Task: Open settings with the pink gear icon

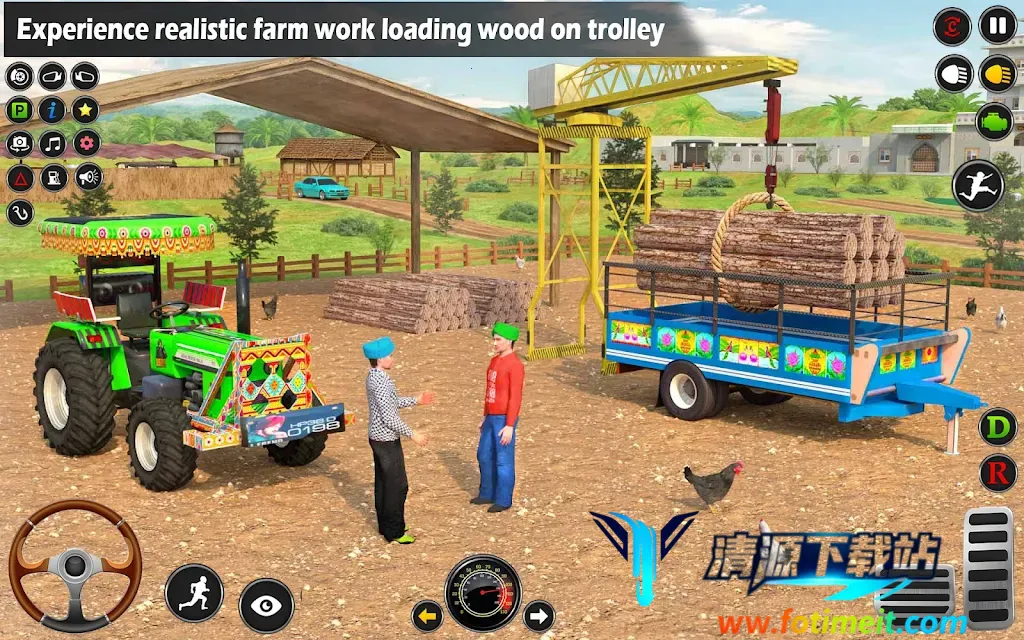Action: (x=86, y=144)
